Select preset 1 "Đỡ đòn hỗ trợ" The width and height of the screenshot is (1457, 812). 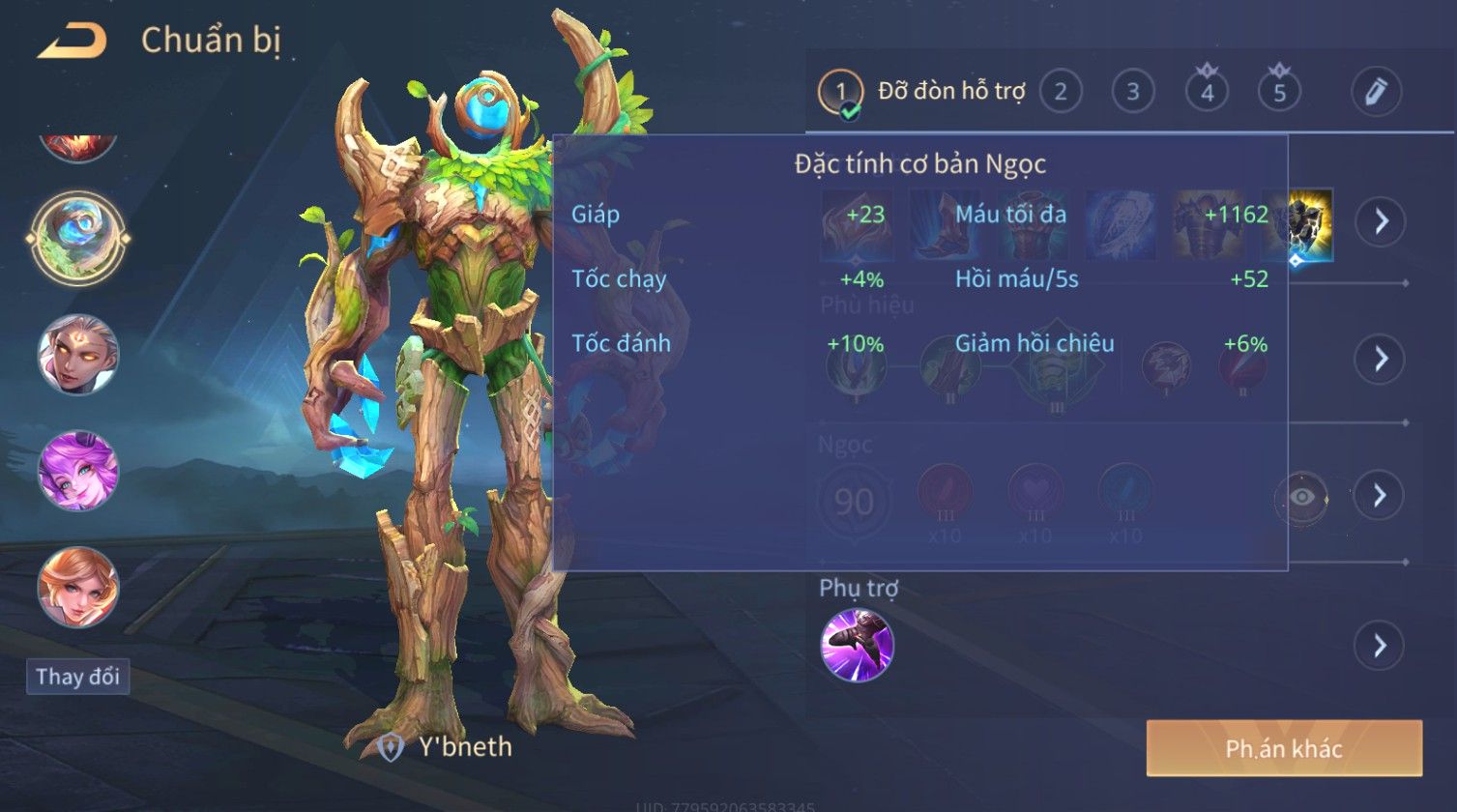click(841, 93)
